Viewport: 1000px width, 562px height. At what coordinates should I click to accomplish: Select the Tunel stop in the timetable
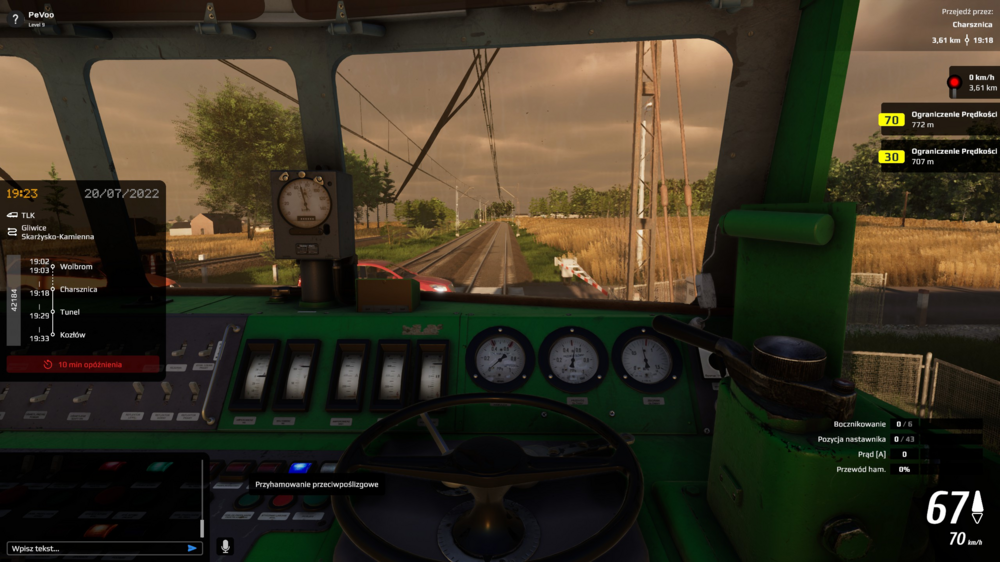coord(70,312)
